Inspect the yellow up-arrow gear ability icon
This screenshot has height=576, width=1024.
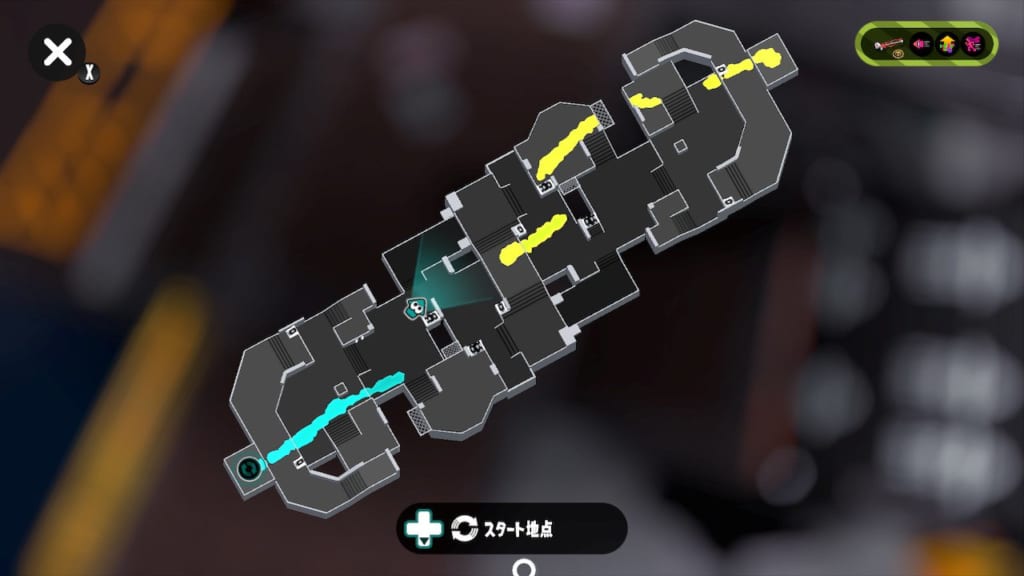click(947, 44)
